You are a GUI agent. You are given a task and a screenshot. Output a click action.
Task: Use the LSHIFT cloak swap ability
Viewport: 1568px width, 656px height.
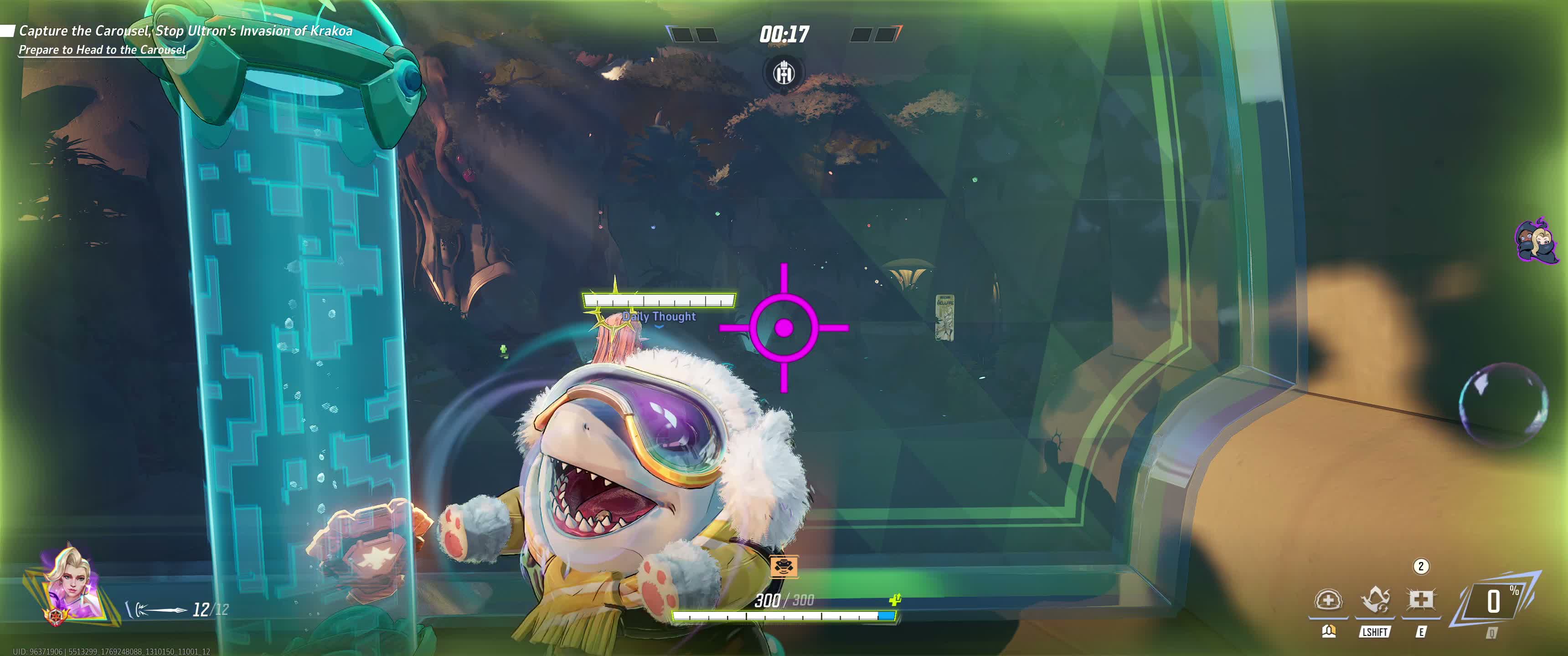[x=1374, y=601]
